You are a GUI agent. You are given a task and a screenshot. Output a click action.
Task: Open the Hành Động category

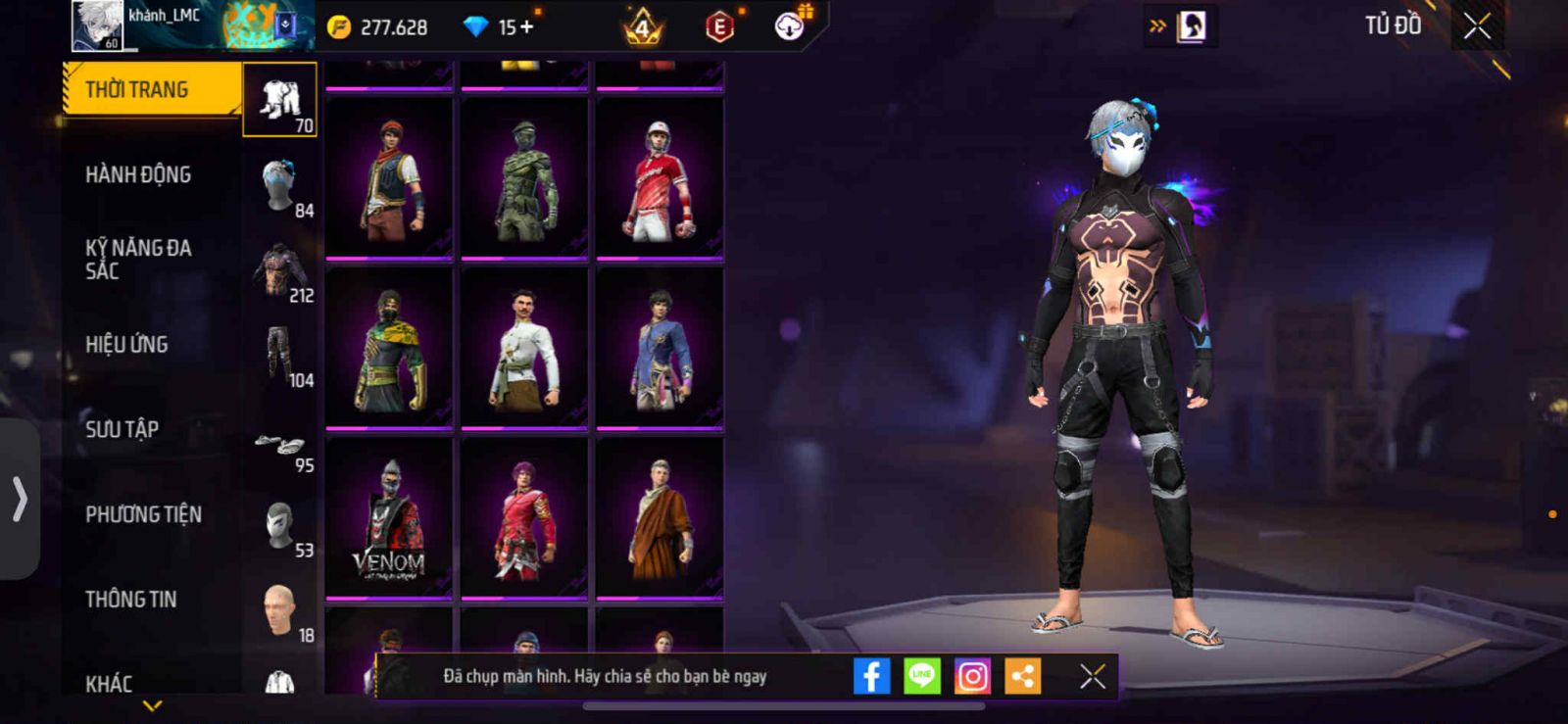point(138,175)
